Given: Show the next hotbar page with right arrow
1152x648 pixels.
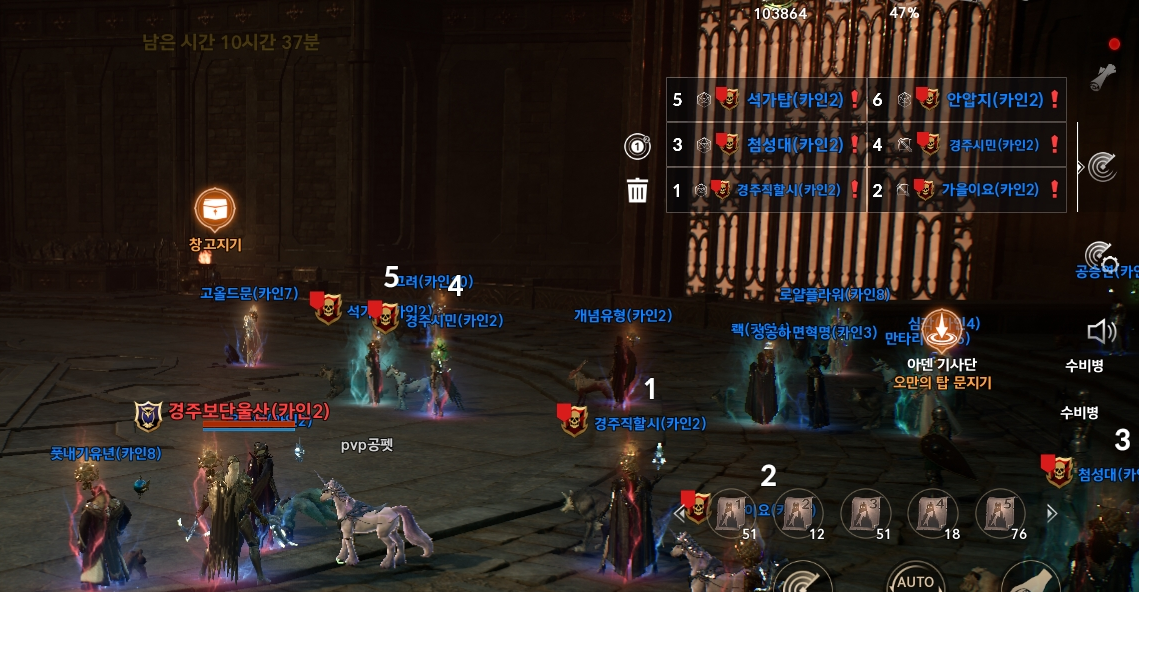Looking at the screenshot, I should [x=1052, y=513].
